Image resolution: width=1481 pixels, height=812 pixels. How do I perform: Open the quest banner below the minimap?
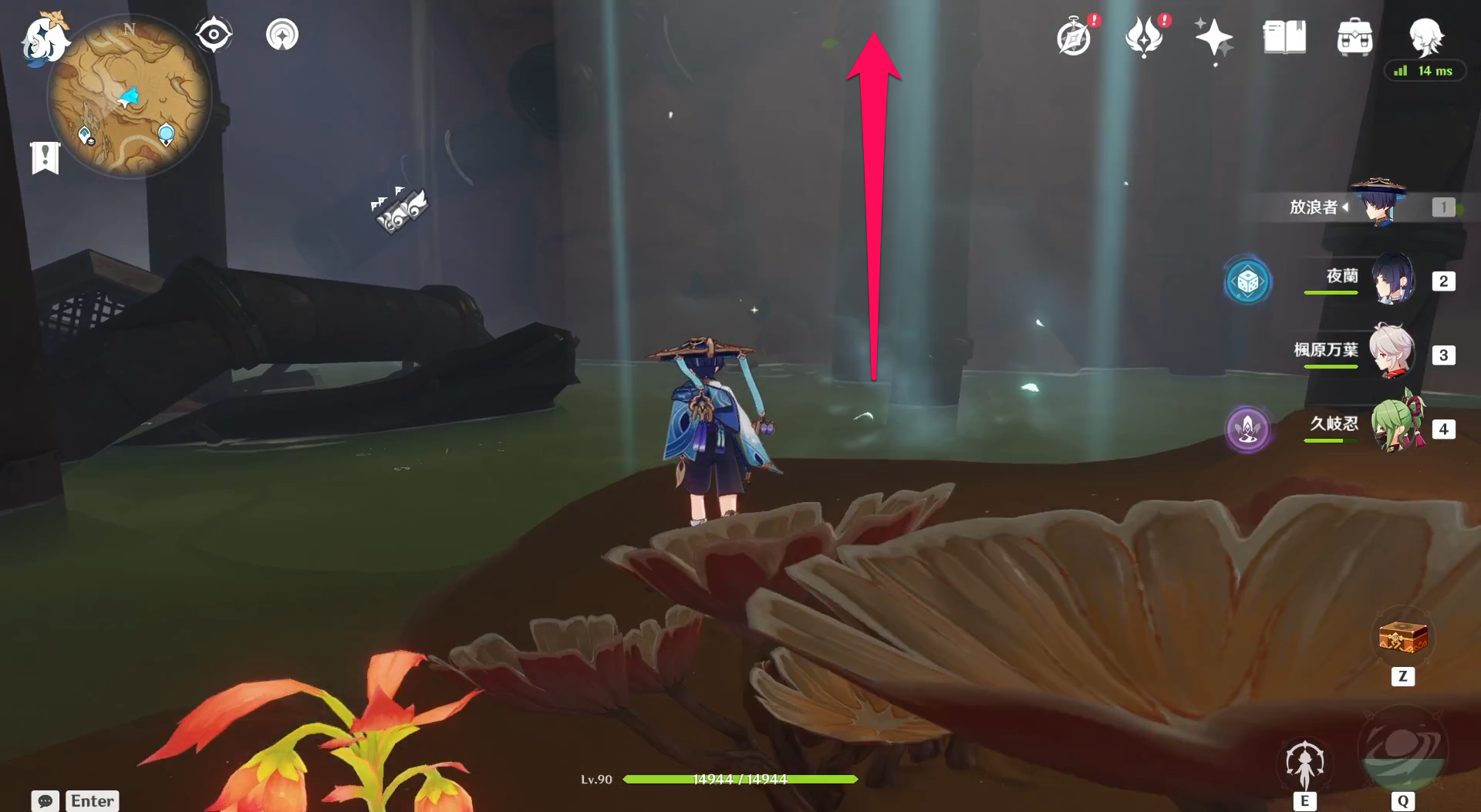[45, 157]
